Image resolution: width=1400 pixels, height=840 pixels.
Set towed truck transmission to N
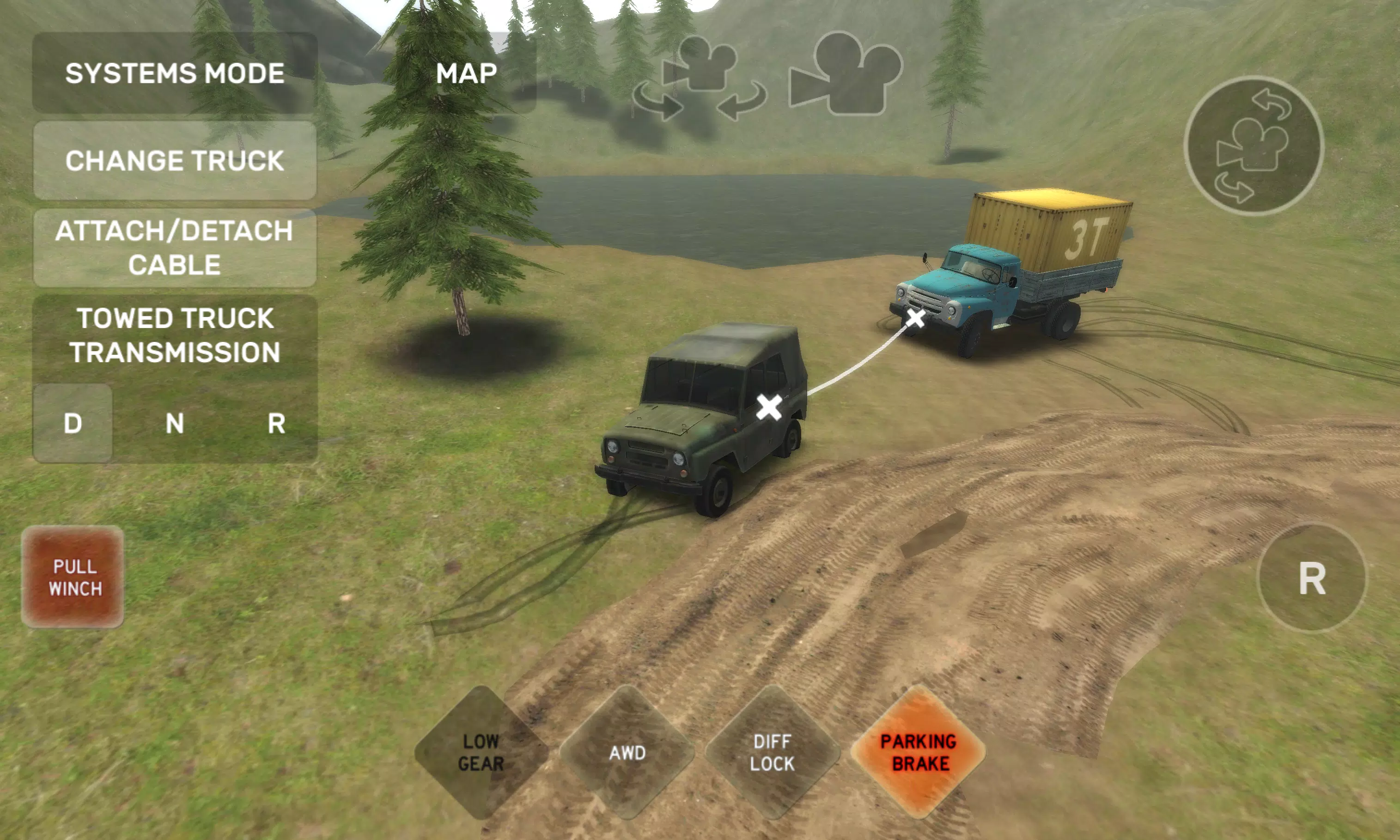[x=176, y=422]
